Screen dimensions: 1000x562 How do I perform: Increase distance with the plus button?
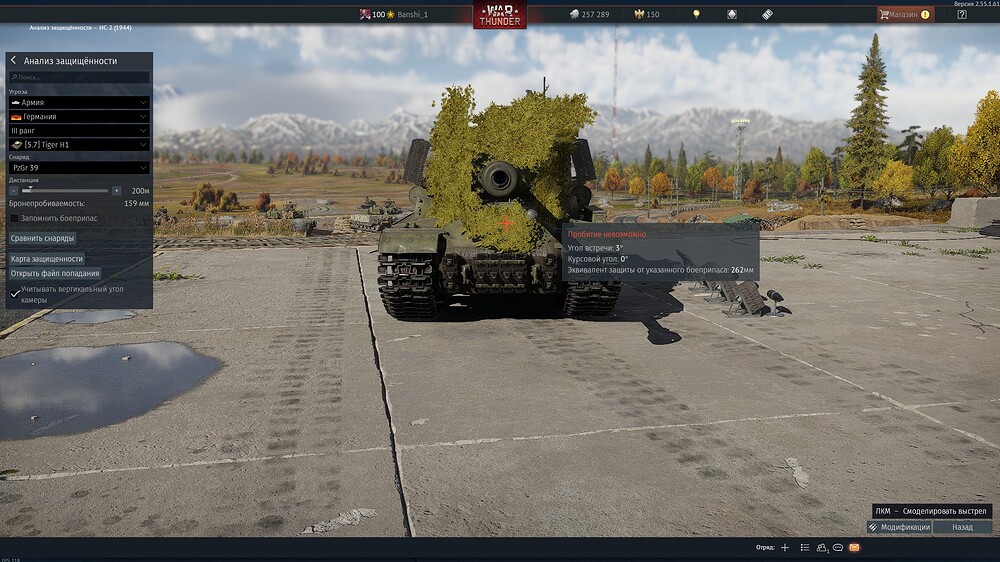[116, 190]
